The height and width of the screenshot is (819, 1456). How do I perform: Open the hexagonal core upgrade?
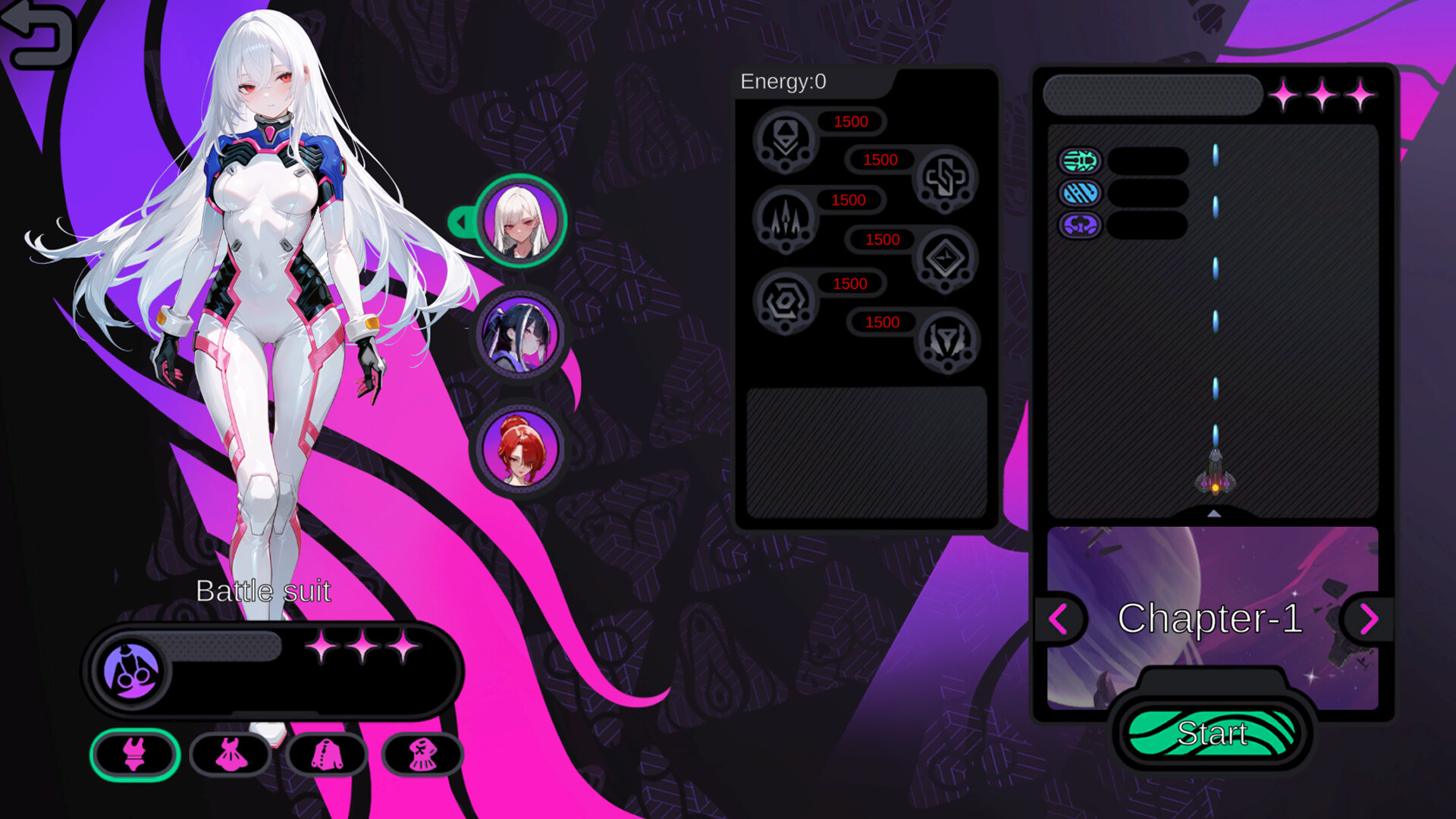click(785, 302)
